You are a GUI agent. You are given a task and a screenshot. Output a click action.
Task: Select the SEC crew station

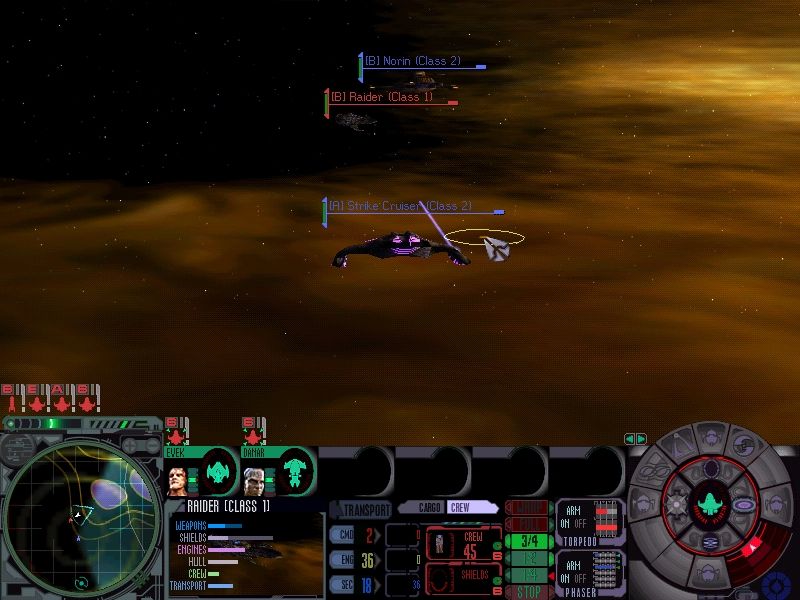(x=342, y=585)
